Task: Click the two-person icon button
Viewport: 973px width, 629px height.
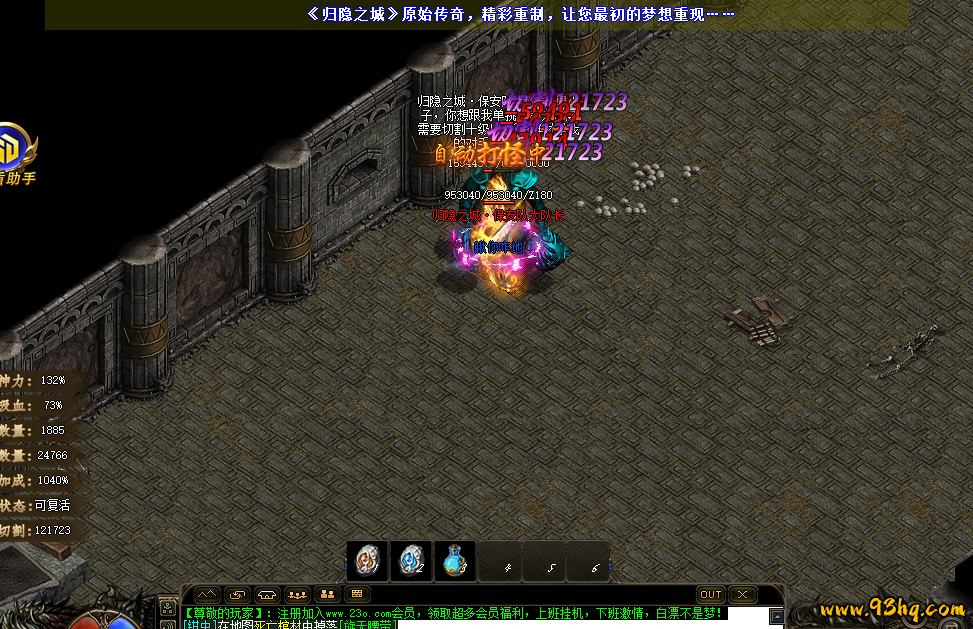Action: pos(327,594)
